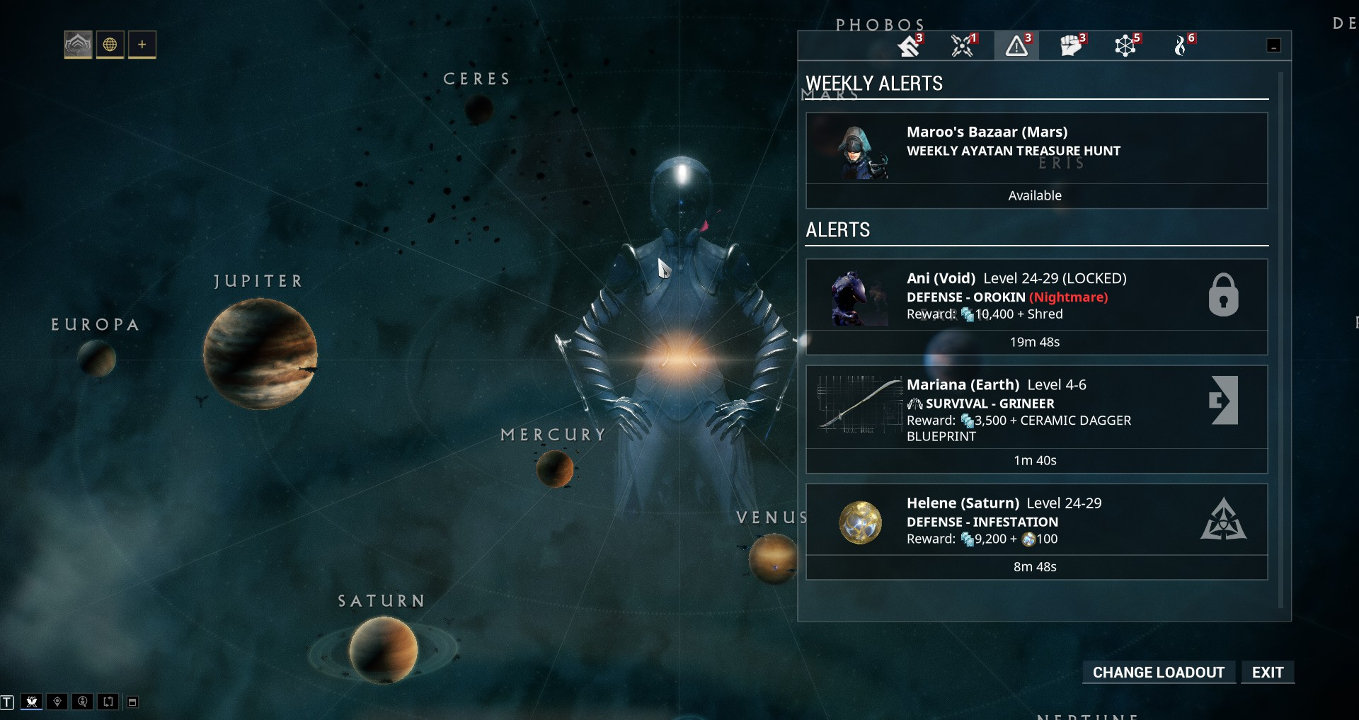This screenshot has width=1359, height=720.
Task: Choose the Mariana (Earth) survival alert
Action: pyautogui.click(x=1036, y=408)
